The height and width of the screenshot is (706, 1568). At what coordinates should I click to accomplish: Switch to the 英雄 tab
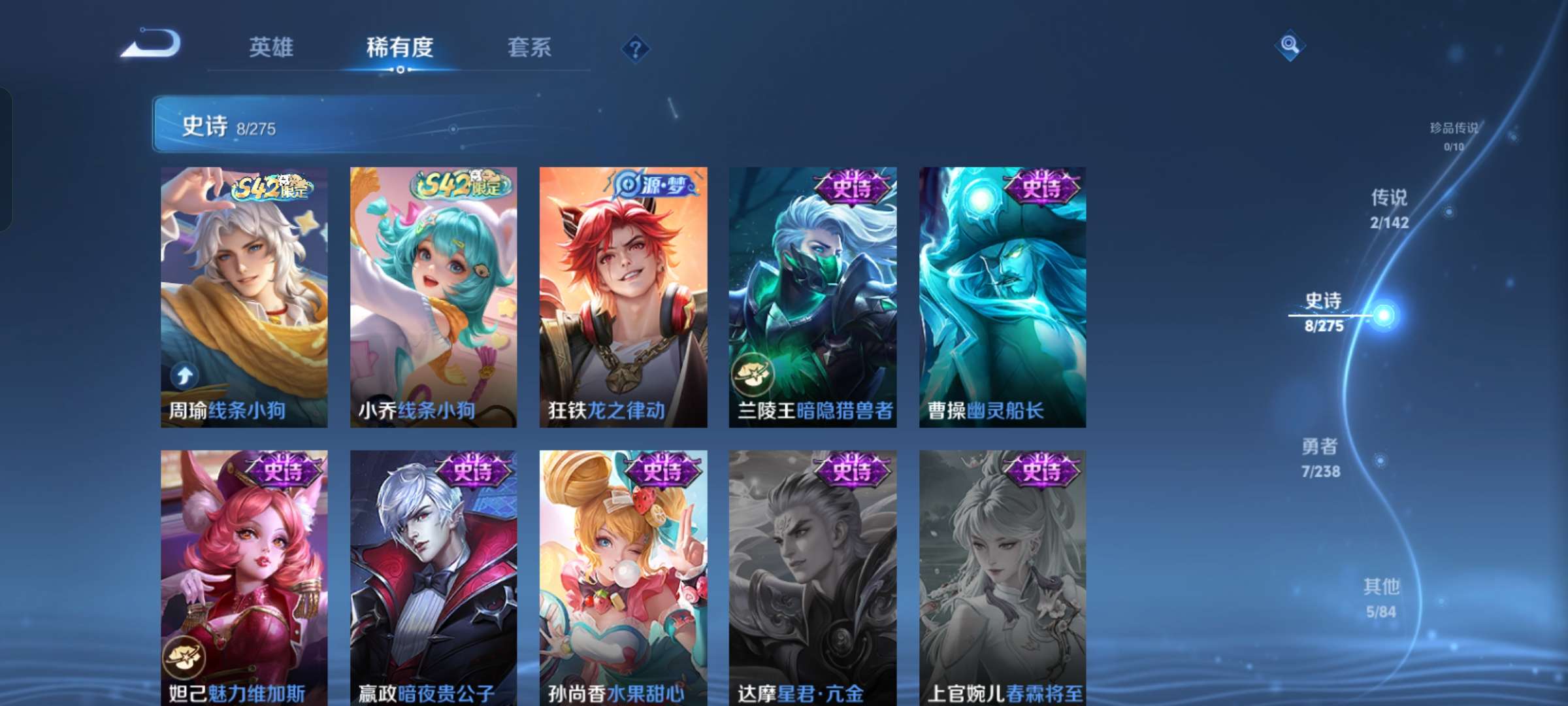272,47
